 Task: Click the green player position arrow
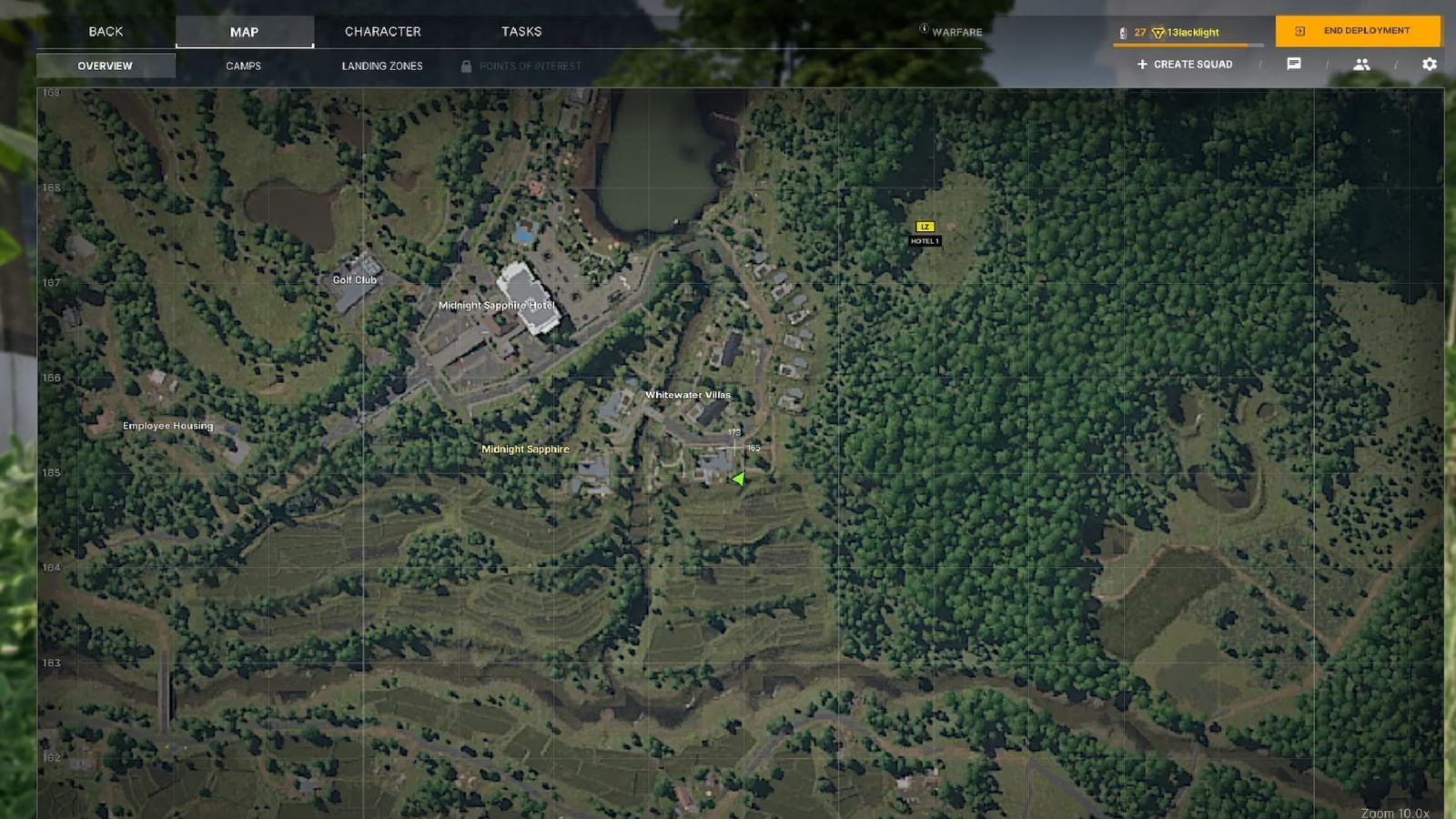739,479
